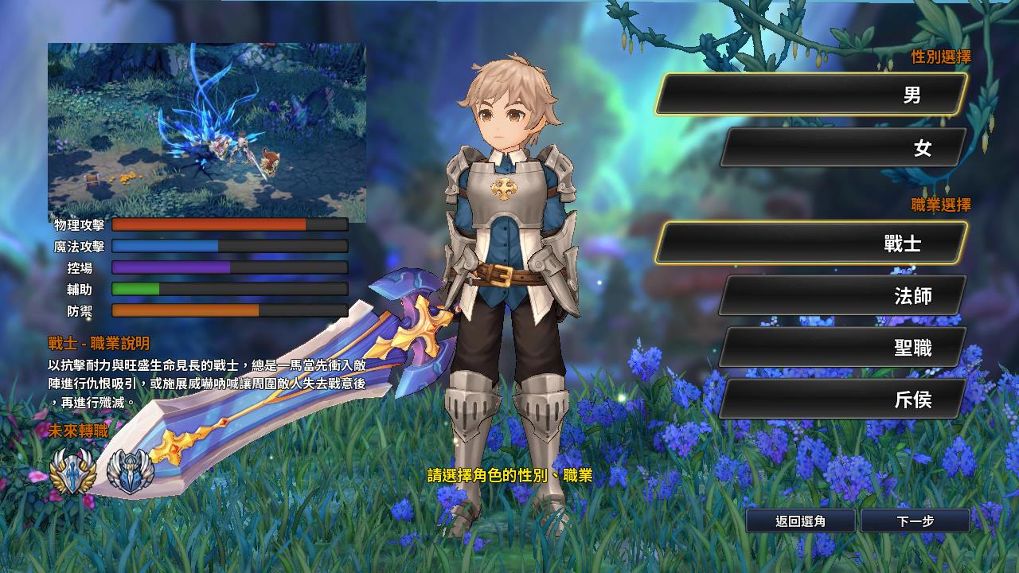The width and height of the screenshot is (1019, 573).
Task: Inspect the silver future class emblem
Action: pos(128,470)
